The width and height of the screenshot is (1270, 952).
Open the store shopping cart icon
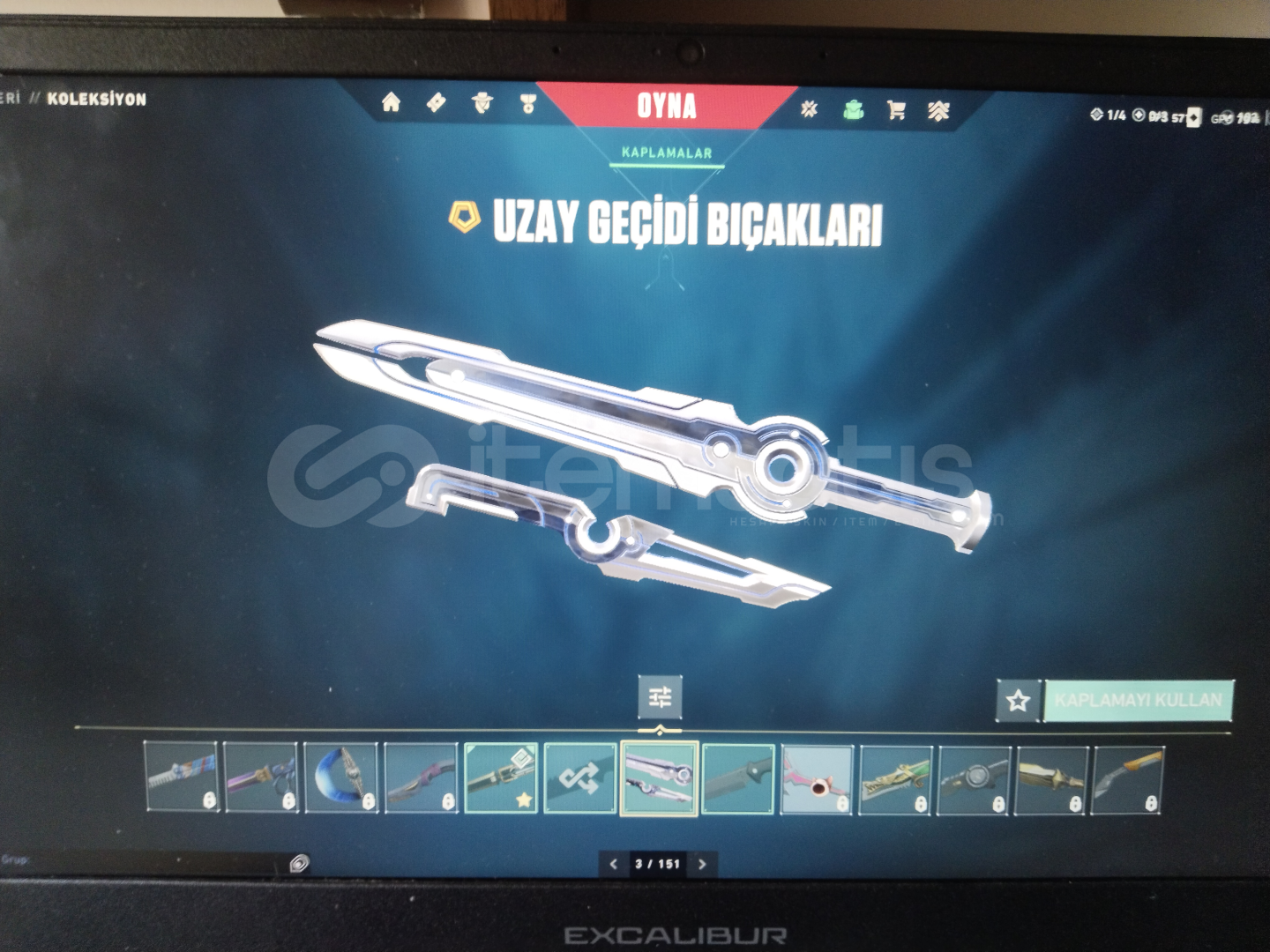point(897,108)
